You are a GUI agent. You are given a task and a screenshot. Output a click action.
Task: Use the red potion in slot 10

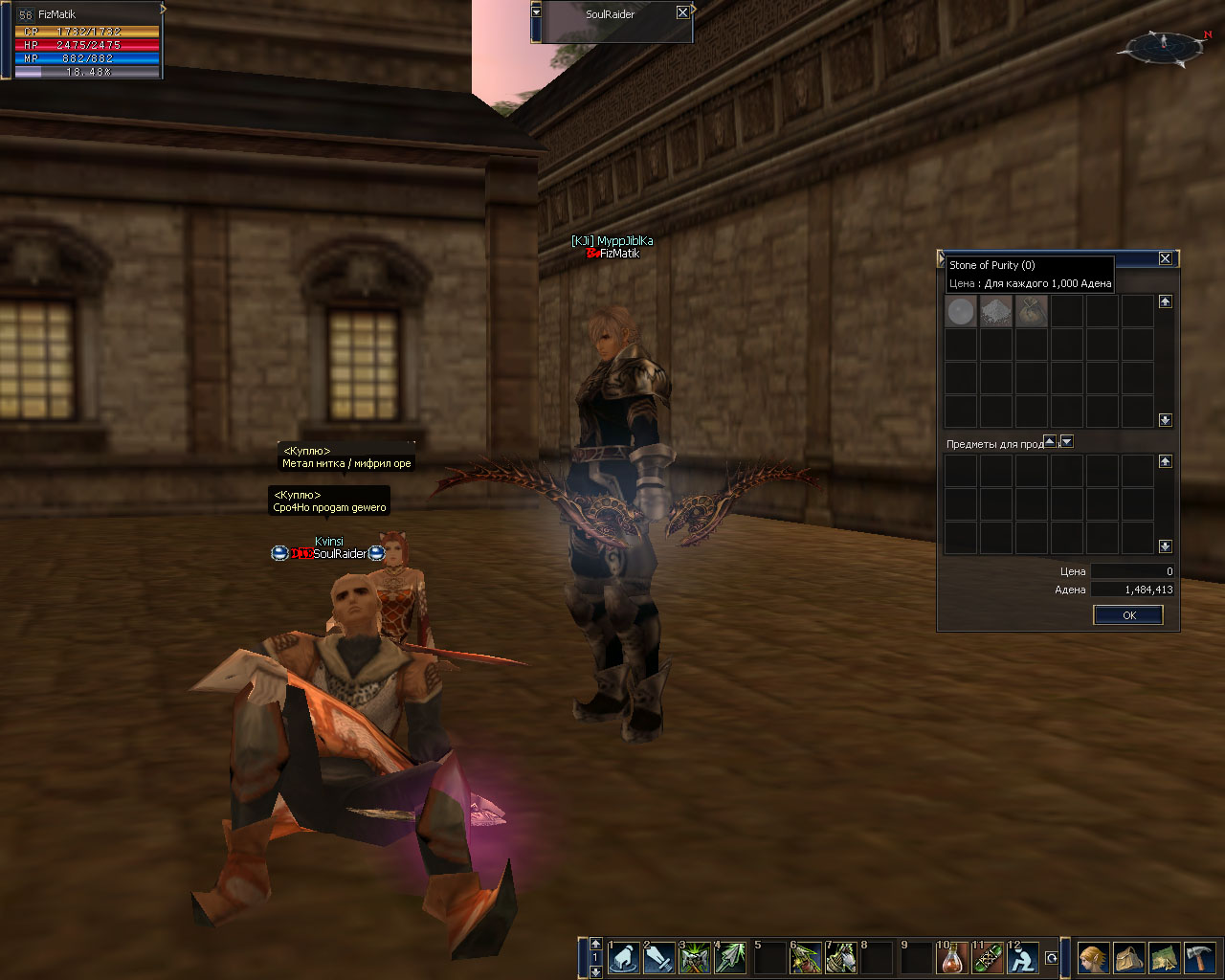[x=953, y=957]
